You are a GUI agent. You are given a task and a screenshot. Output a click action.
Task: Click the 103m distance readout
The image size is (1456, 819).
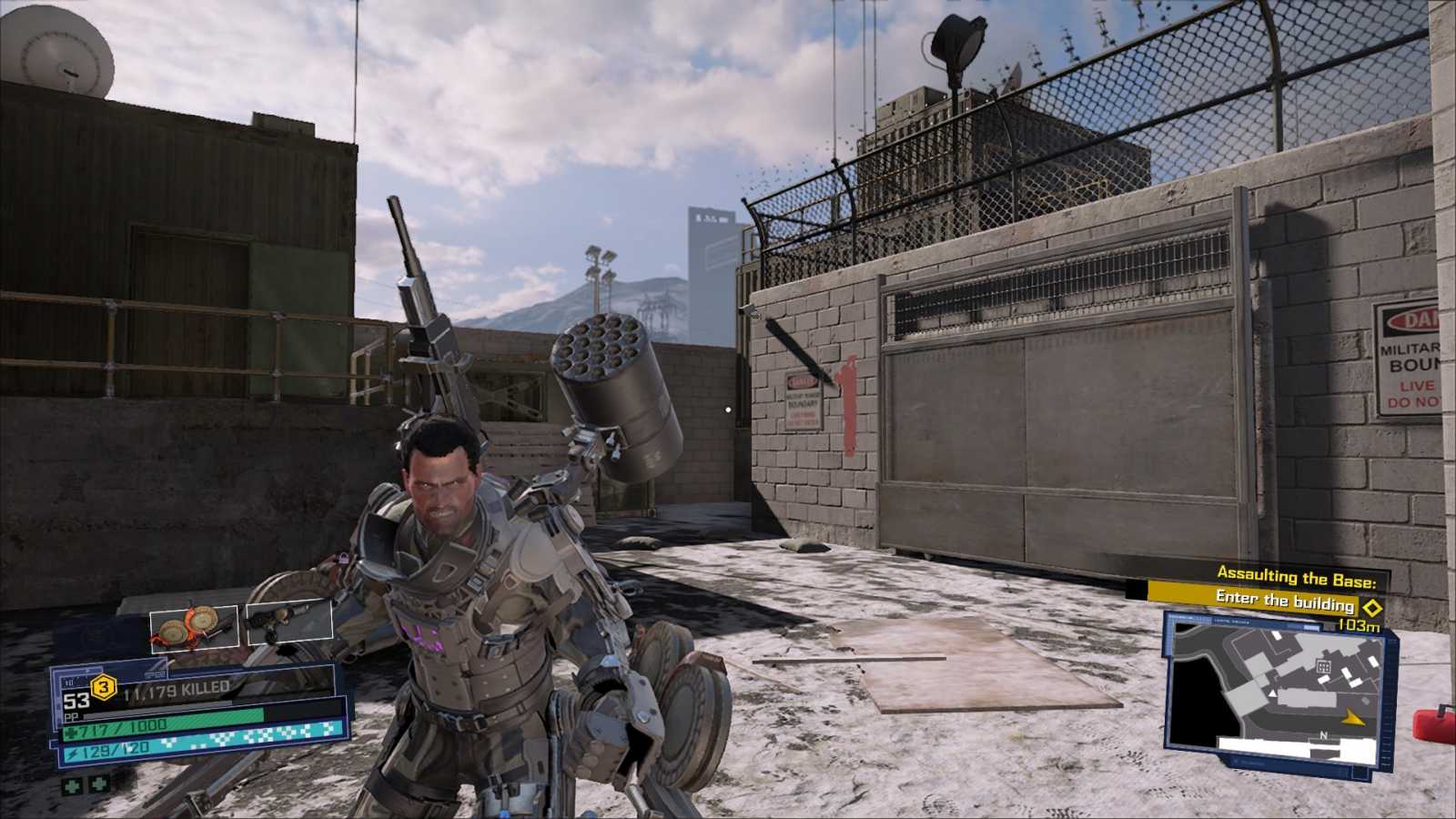tap(1359, 624)
